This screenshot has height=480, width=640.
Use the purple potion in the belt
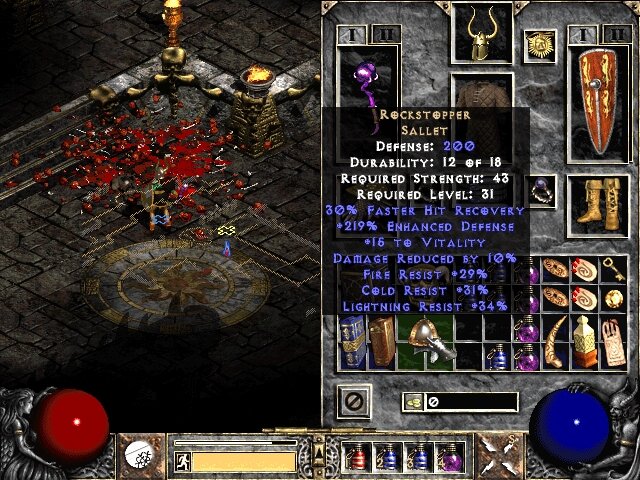click(450, 458)
